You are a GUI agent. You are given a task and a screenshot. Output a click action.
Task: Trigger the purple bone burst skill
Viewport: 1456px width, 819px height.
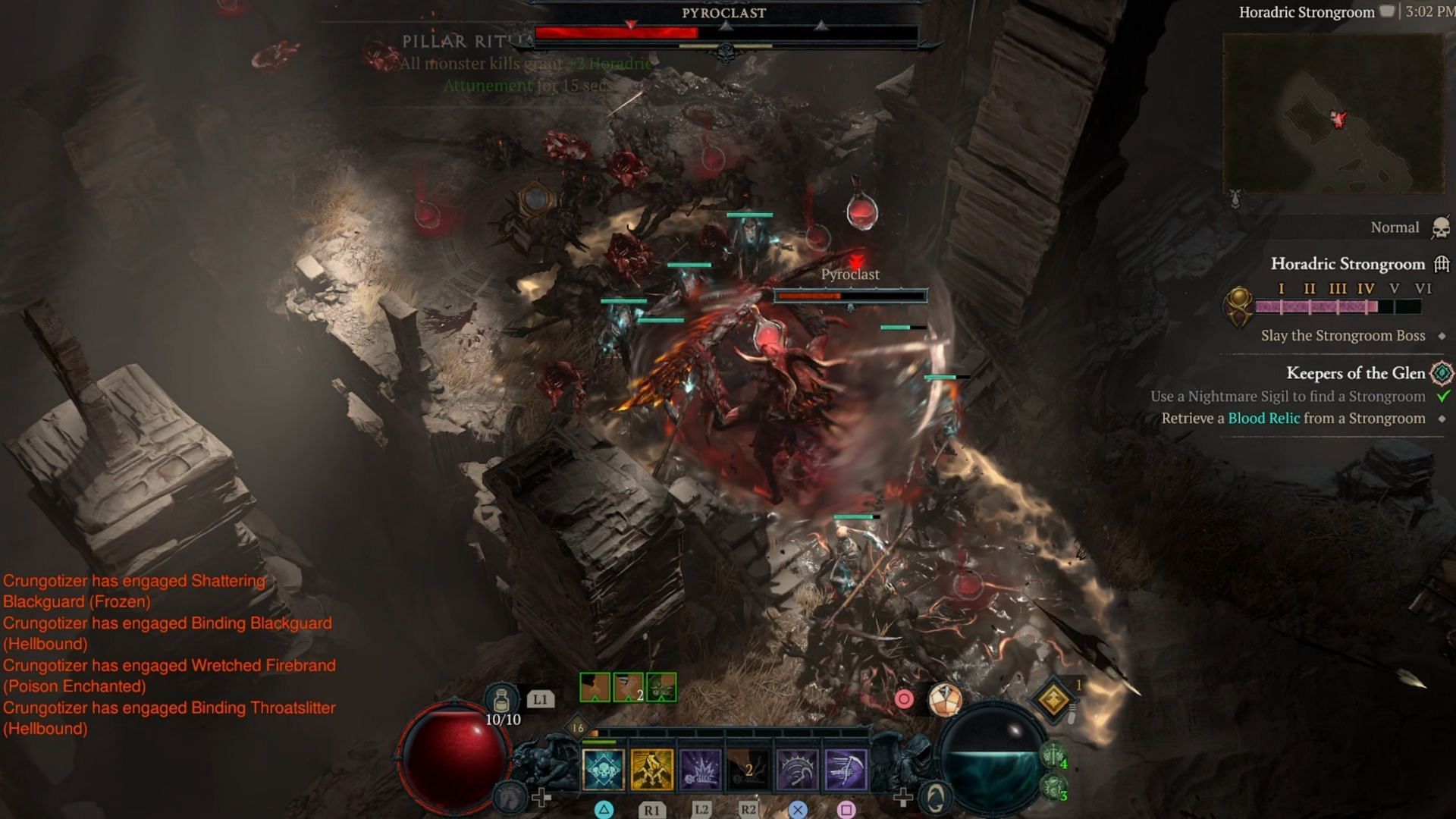700,770
